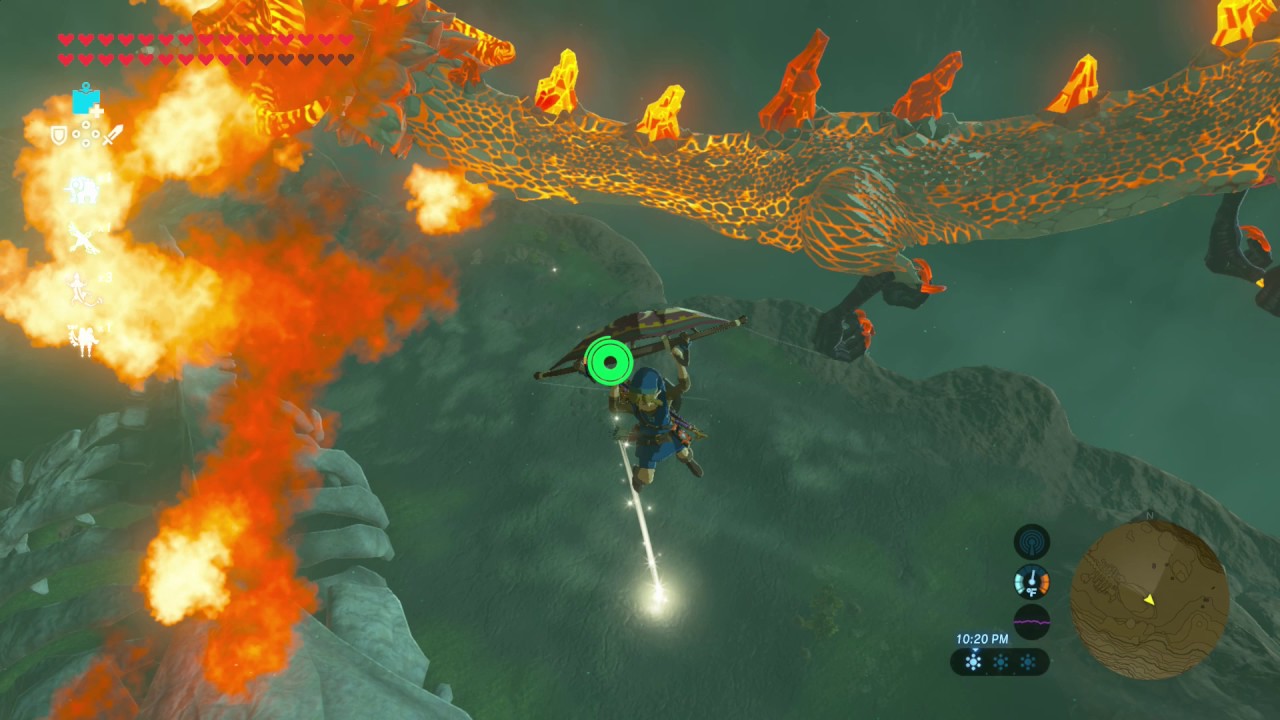
Task: Trigger the Urbosa's Fury ability icon
Action: [x=82, y=339]
